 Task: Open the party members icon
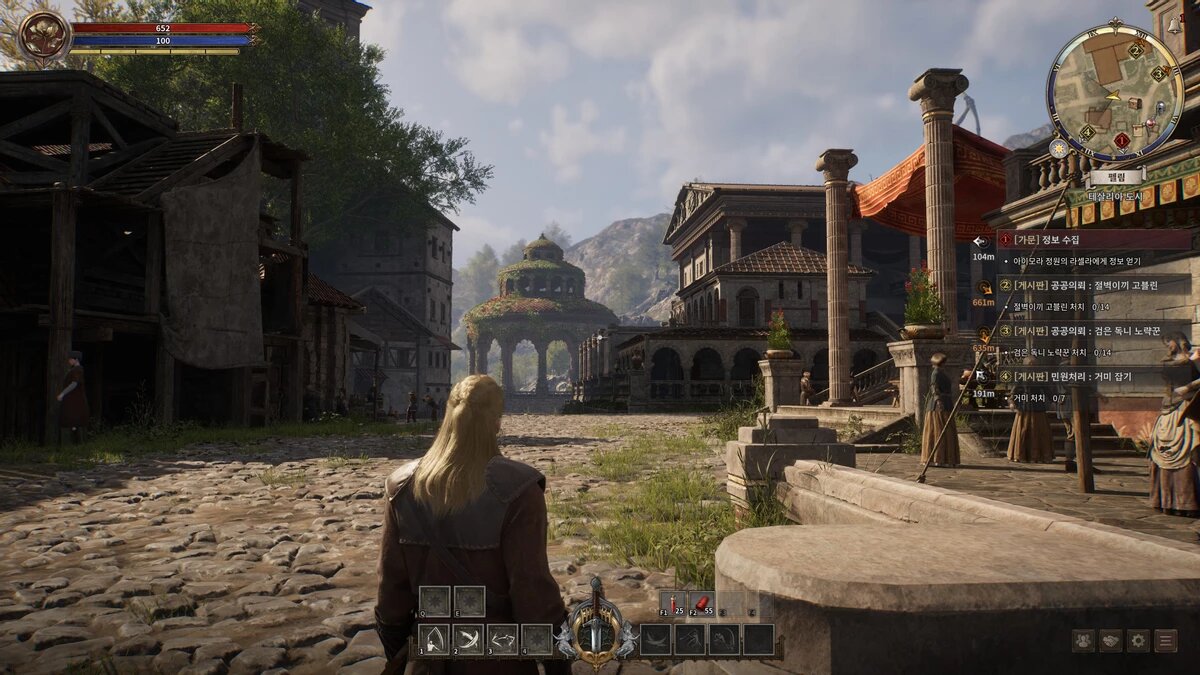pyautogui.click(x=1083, y=641)
